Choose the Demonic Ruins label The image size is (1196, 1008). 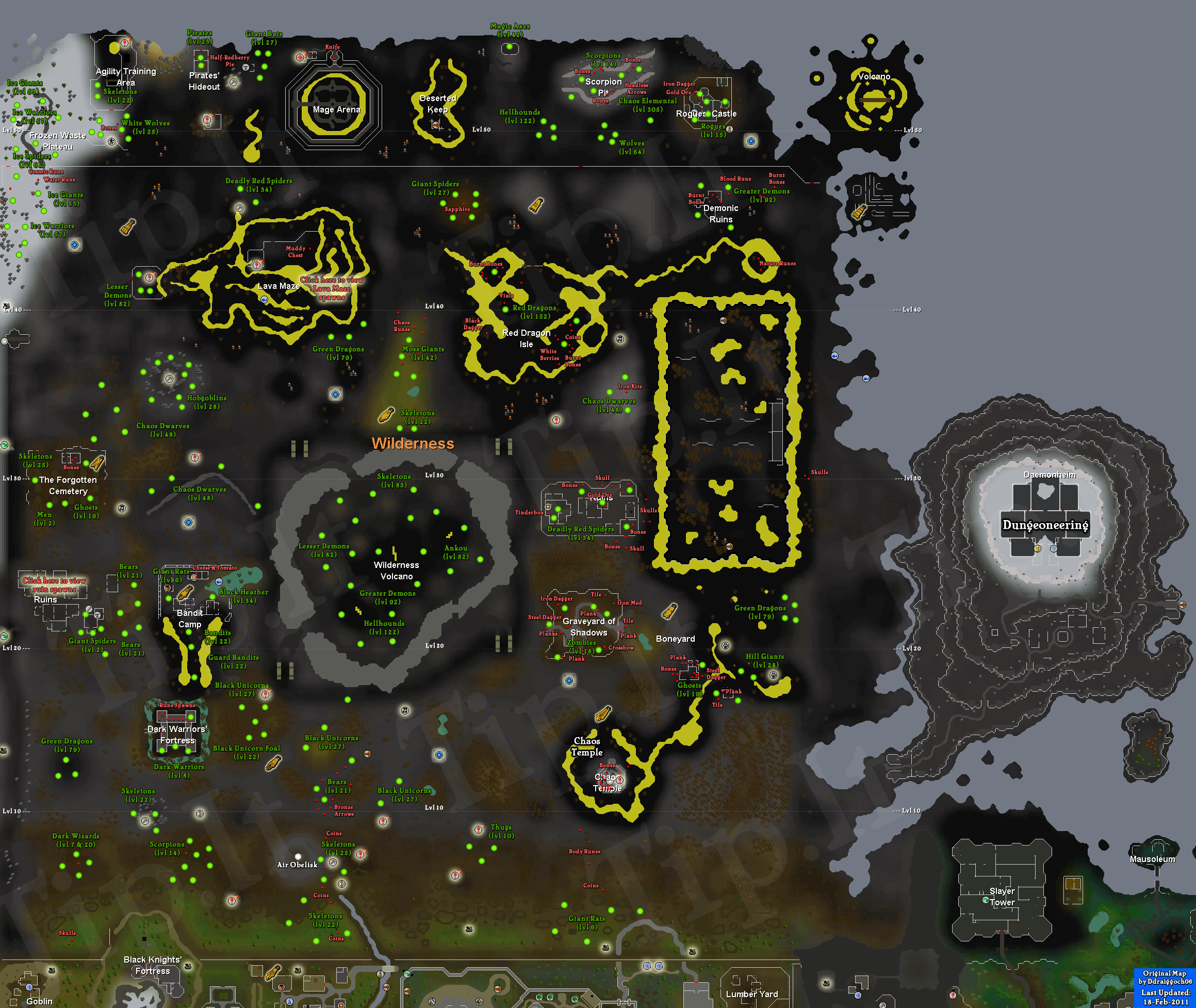click(721, 214)
